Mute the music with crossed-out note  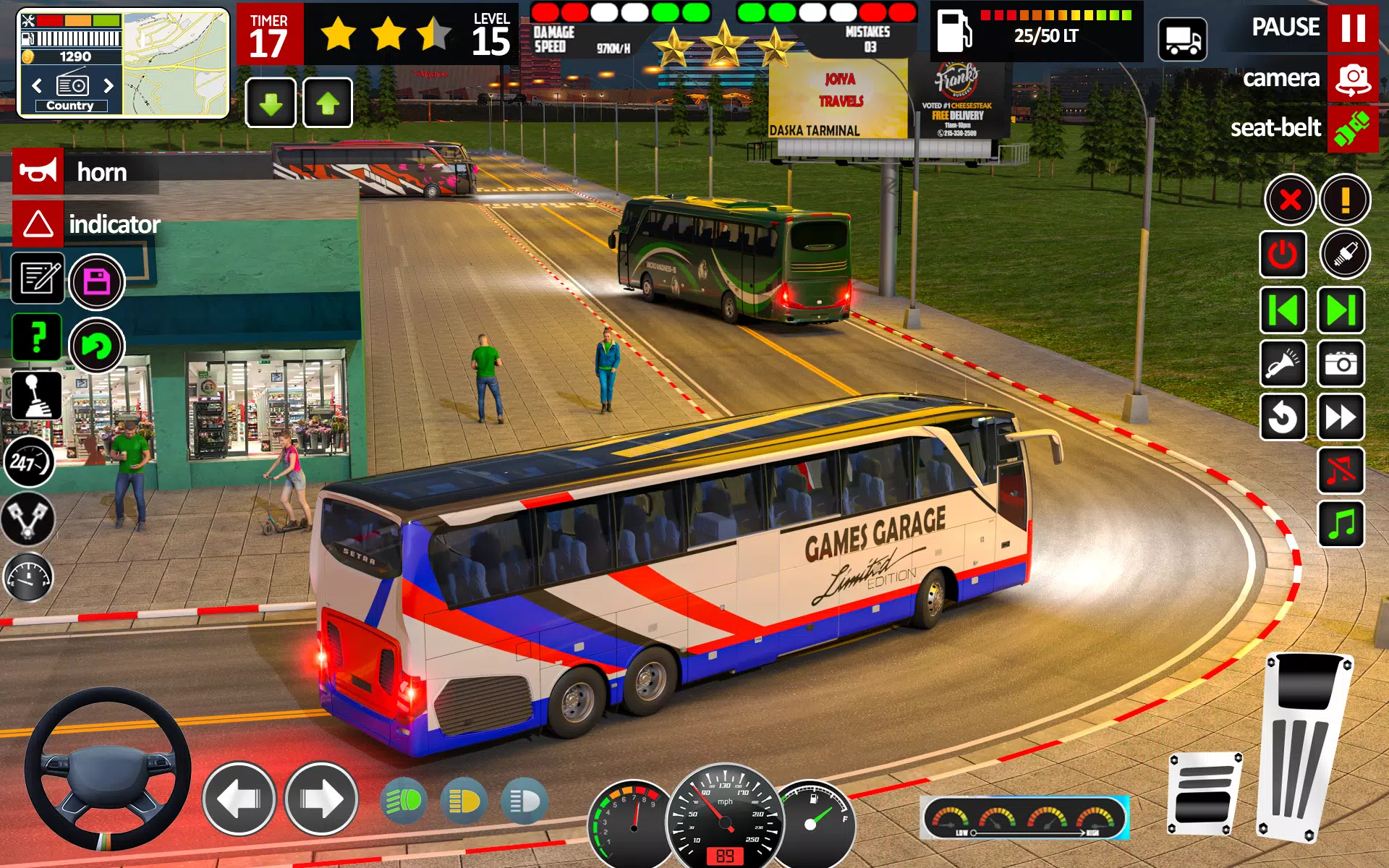click(1341, 470)
